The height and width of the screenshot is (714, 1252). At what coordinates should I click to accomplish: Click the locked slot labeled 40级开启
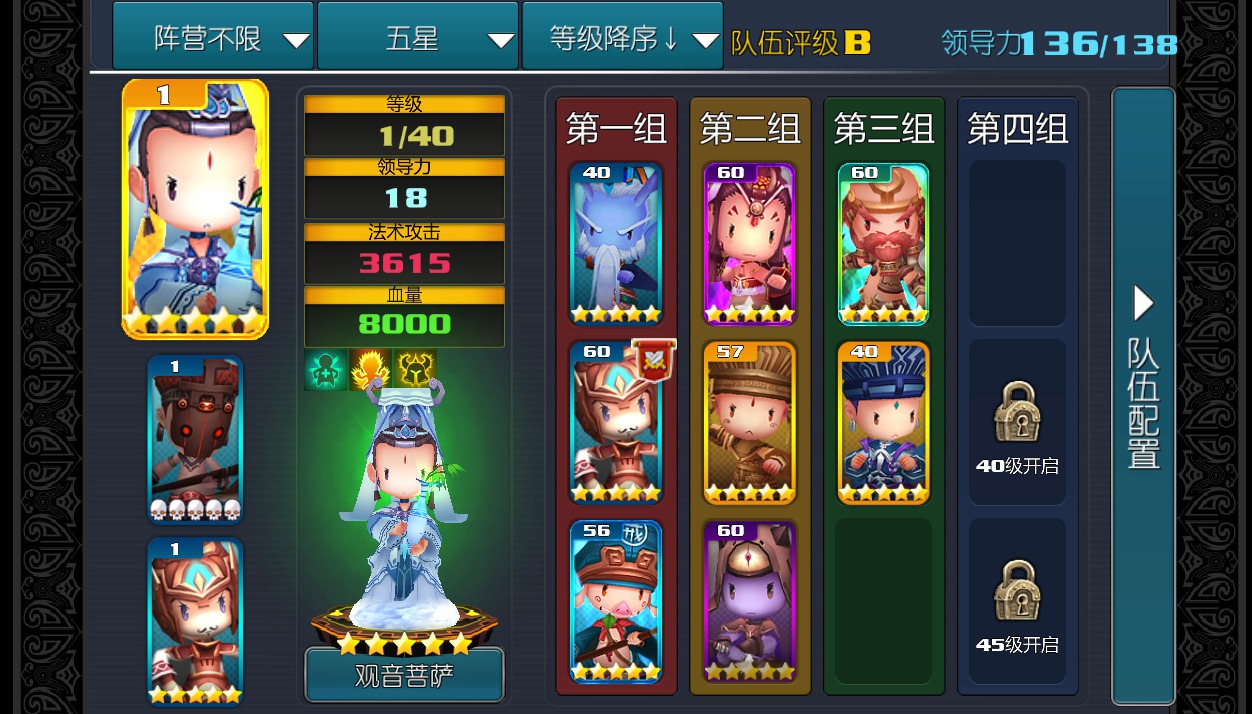1017,423
